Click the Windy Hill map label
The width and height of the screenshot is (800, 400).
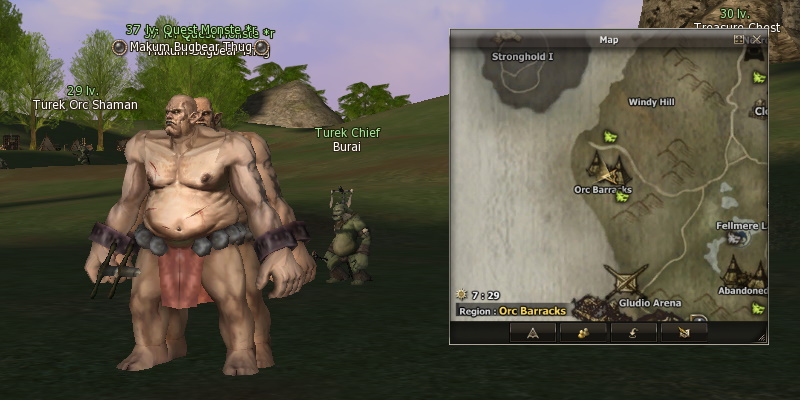click(x=651, y=101)
